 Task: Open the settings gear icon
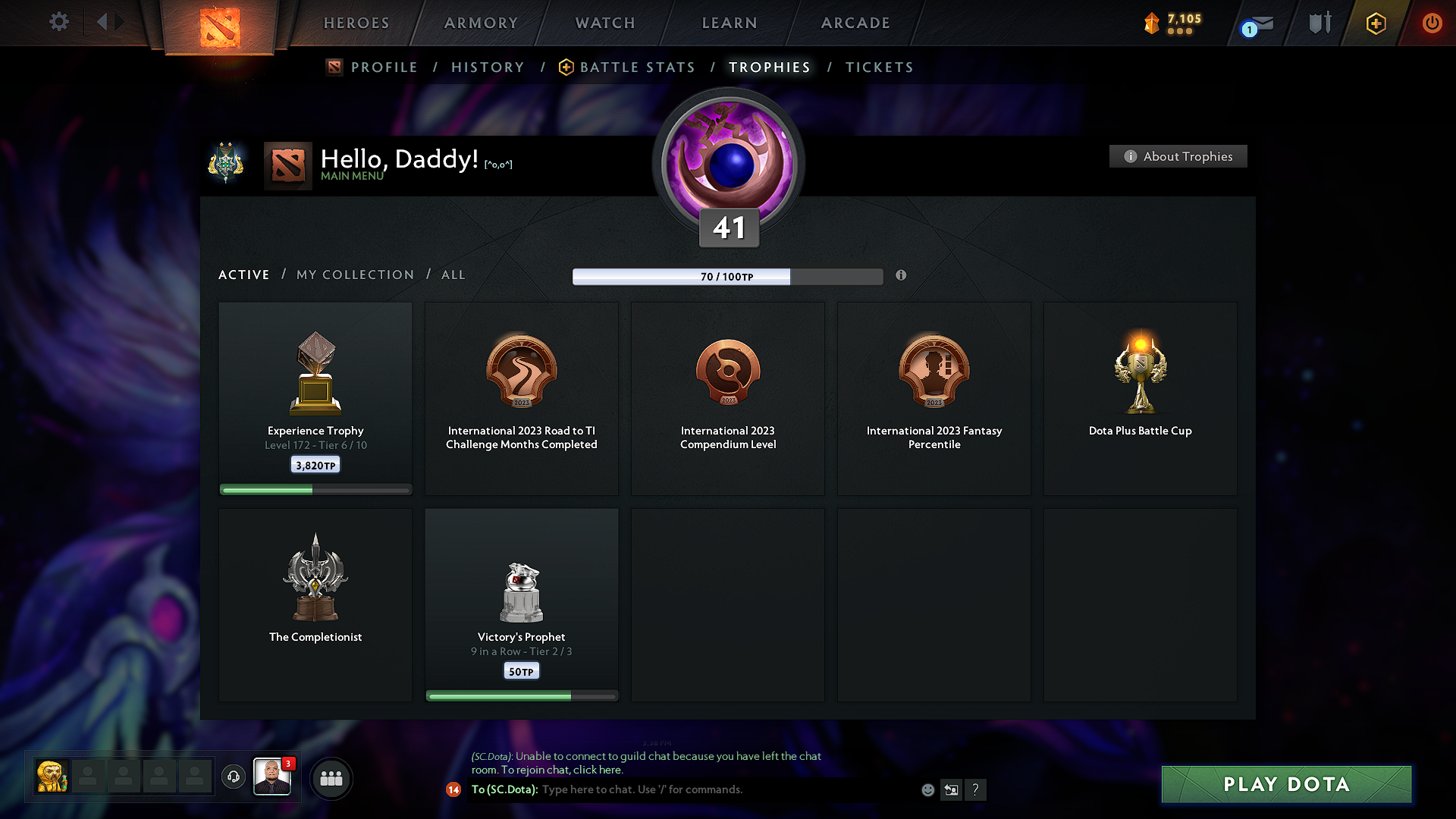(59, 22)
